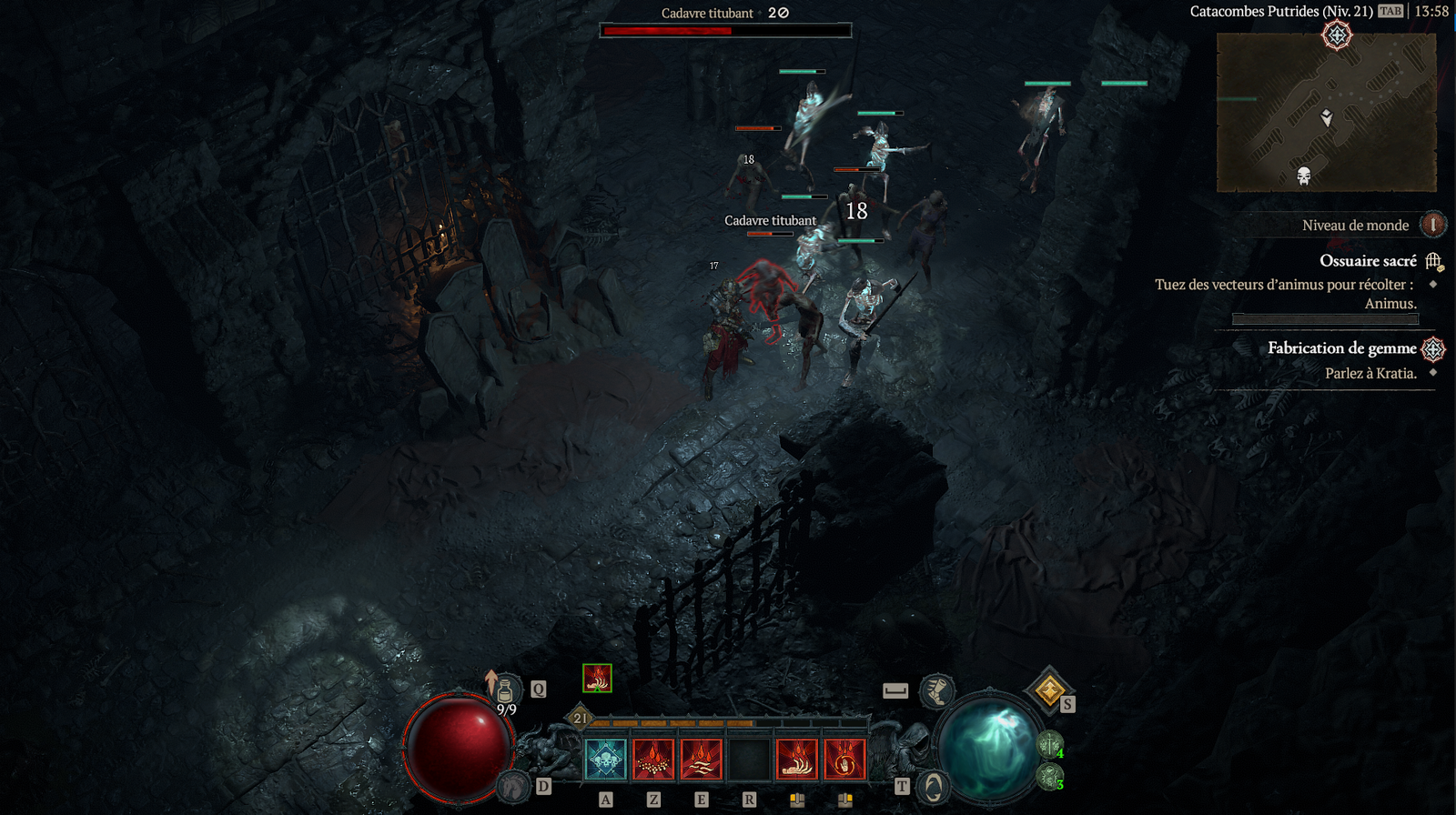The image size is (1456, 815).
Task: Click the quest marker atop the minimap
Action: (1337, 35)
